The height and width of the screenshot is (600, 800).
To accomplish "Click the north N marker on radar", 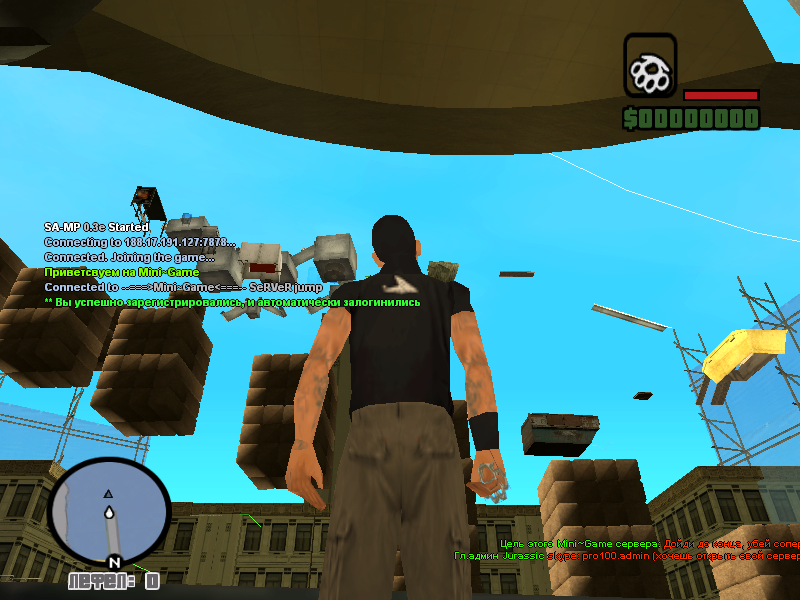I will coord(115,562).
